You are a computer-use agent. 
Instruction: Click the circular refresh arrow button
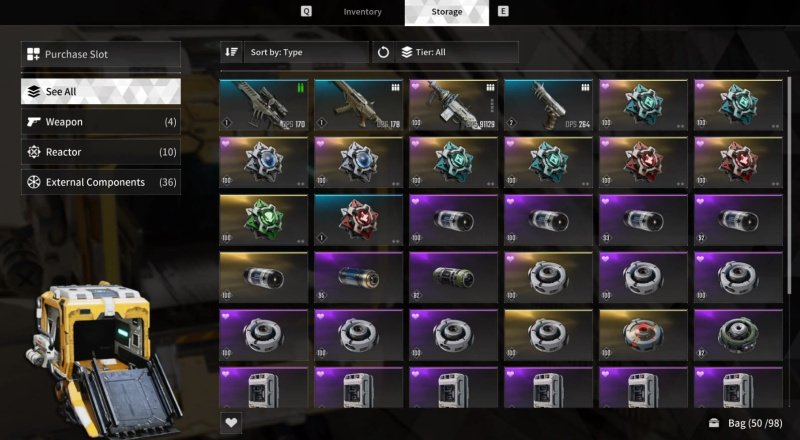coord(384,52)
